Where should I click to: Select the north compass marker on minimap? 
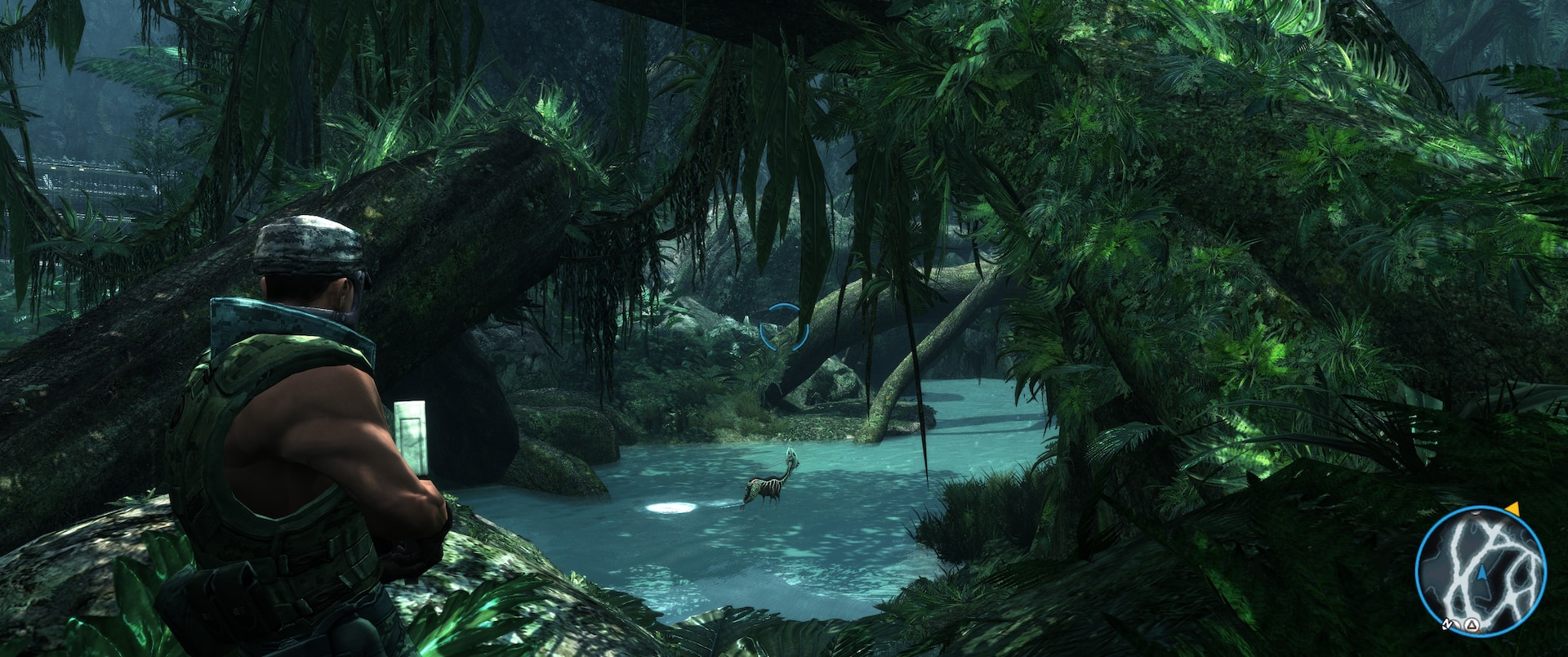click(x=1446, y=624)
